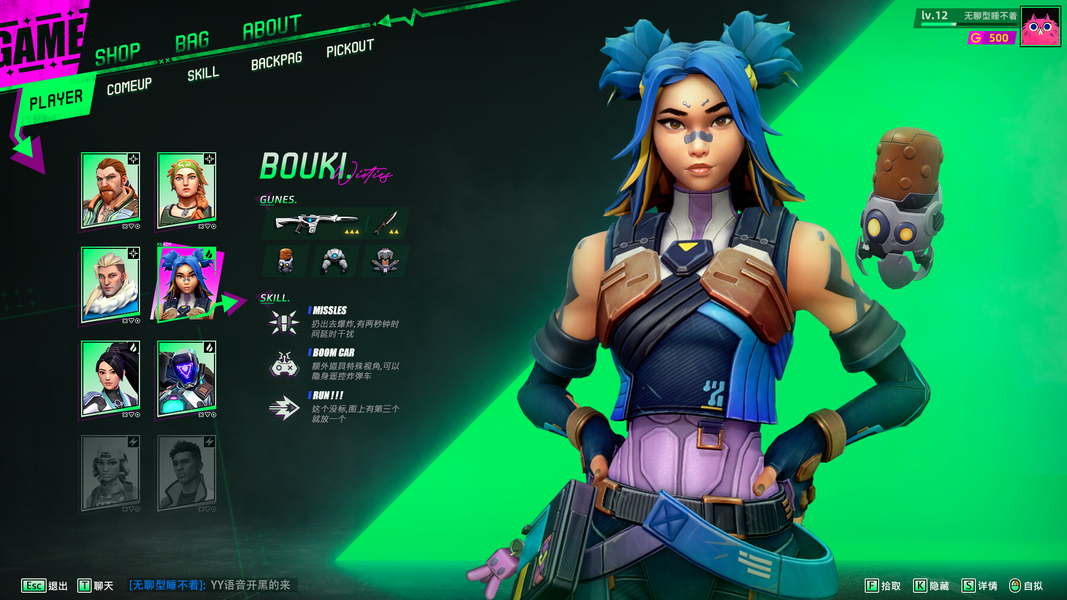1067x600 pixels.
Task: Select the PLAYER sub-tab
Action: click(x=56, y=99)
